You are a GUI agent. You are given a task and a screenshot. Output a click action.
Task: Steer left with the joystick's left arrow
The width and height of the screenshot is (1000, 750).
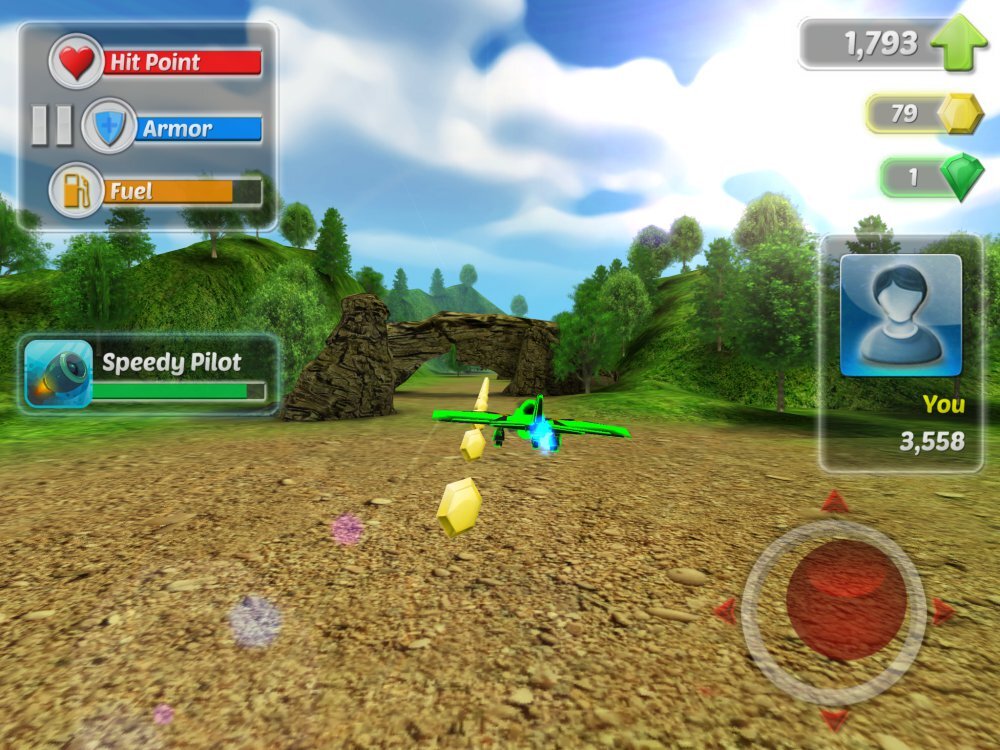click(725, 610)
